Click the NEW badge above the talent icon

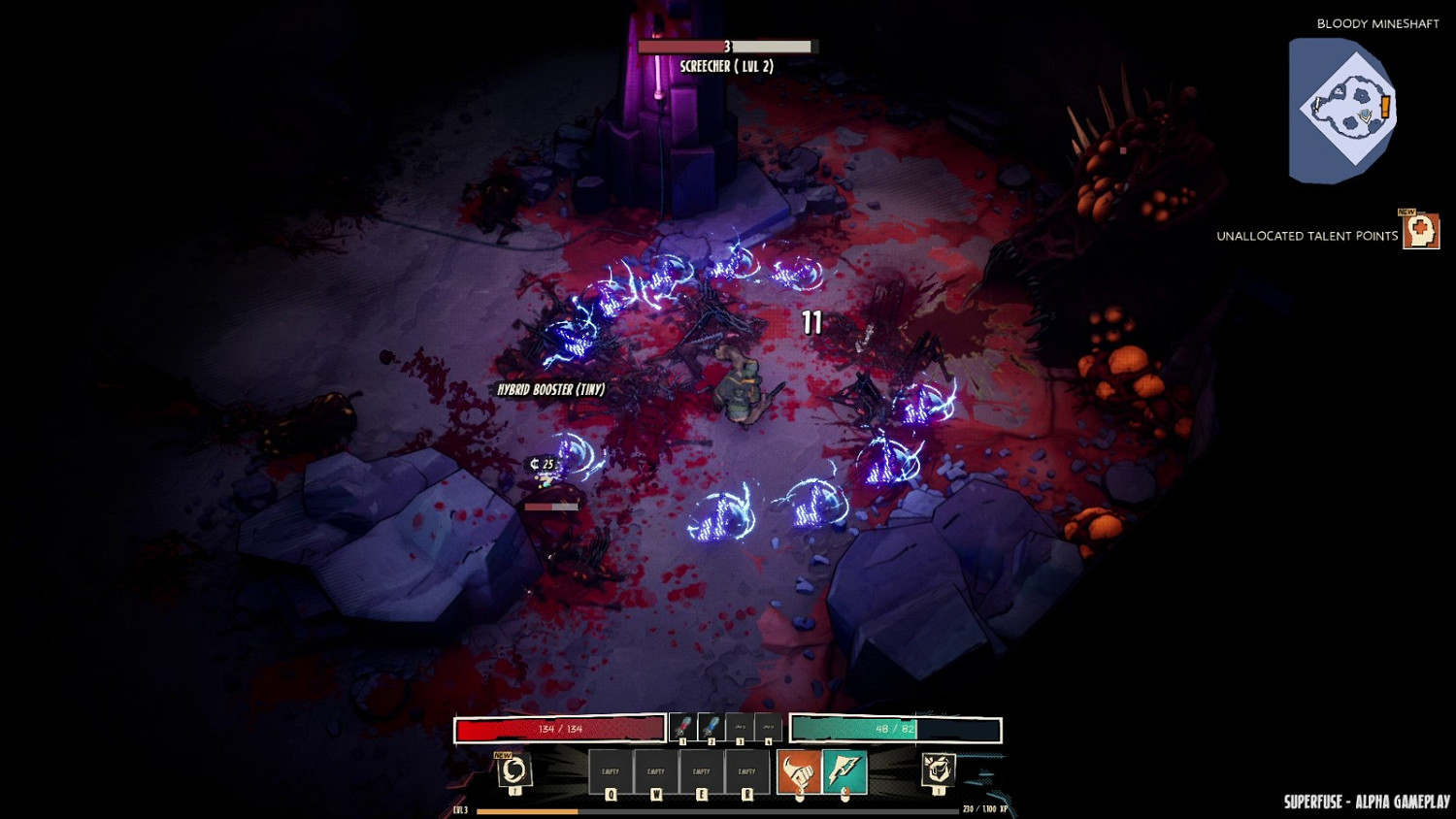click(x=1406, y=212)
